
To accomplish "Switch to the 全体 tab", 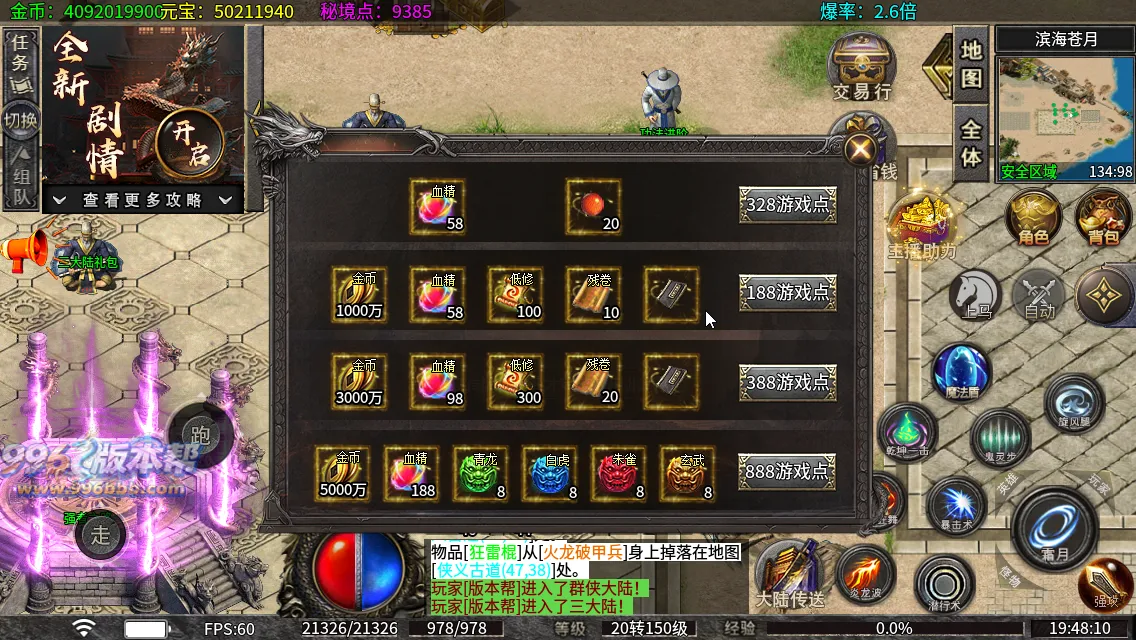I will coord(971,143).
